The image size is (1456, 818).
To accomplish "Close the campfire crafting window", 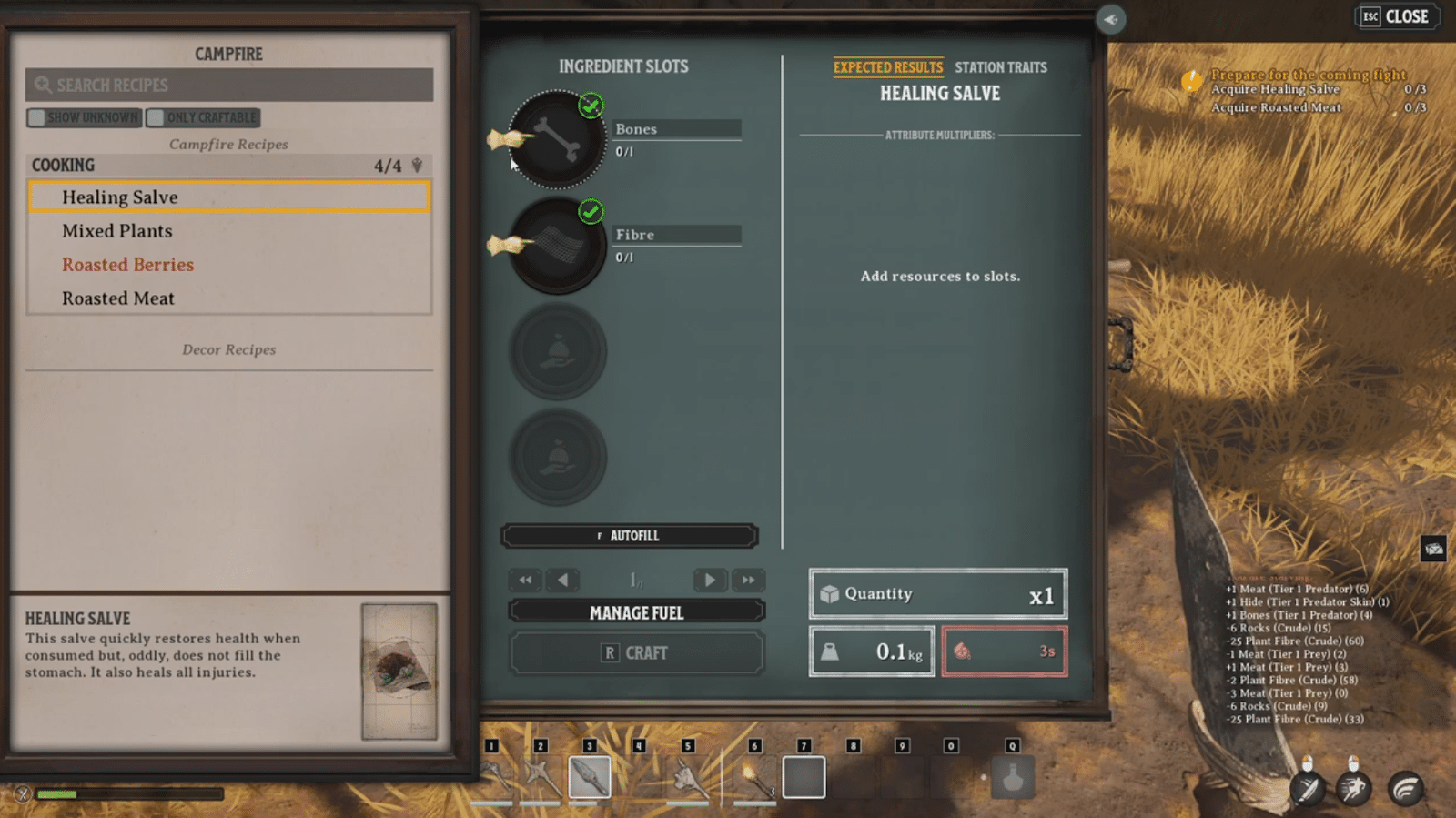I will pyautogui.click(x=1396, y=17).
